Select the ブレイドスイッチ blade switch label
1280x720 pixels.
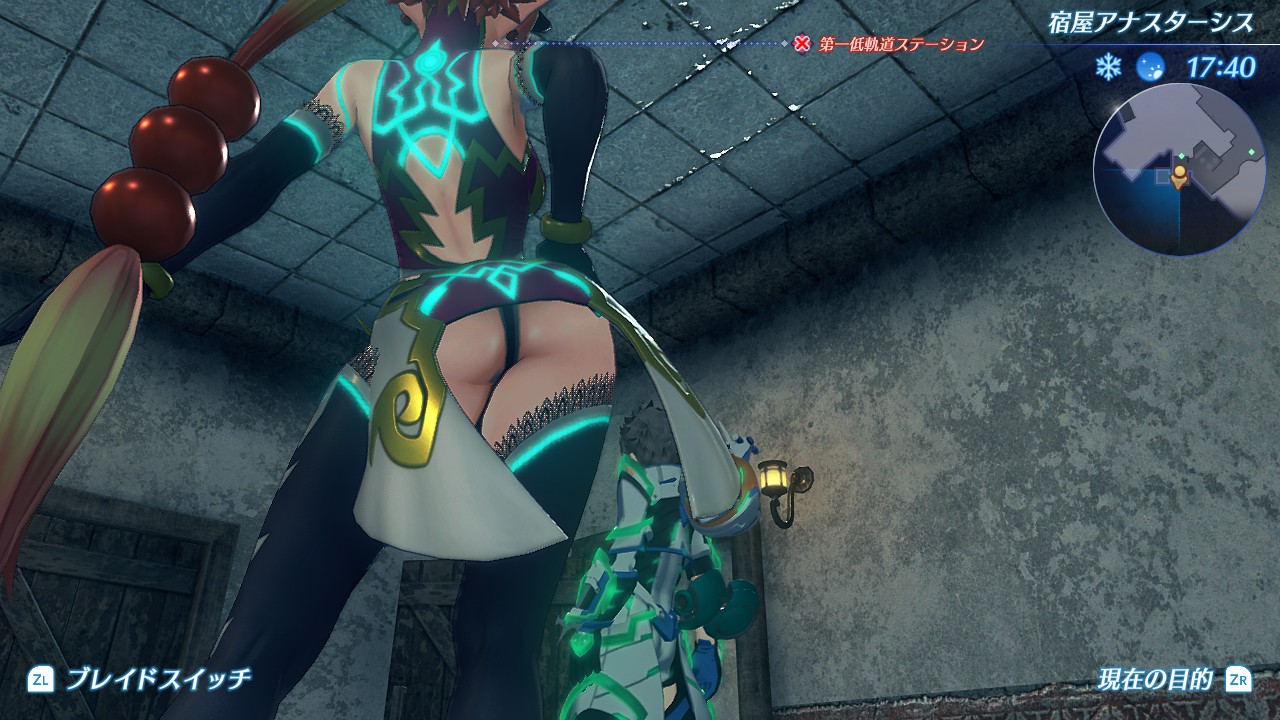[x=158, y=680]
